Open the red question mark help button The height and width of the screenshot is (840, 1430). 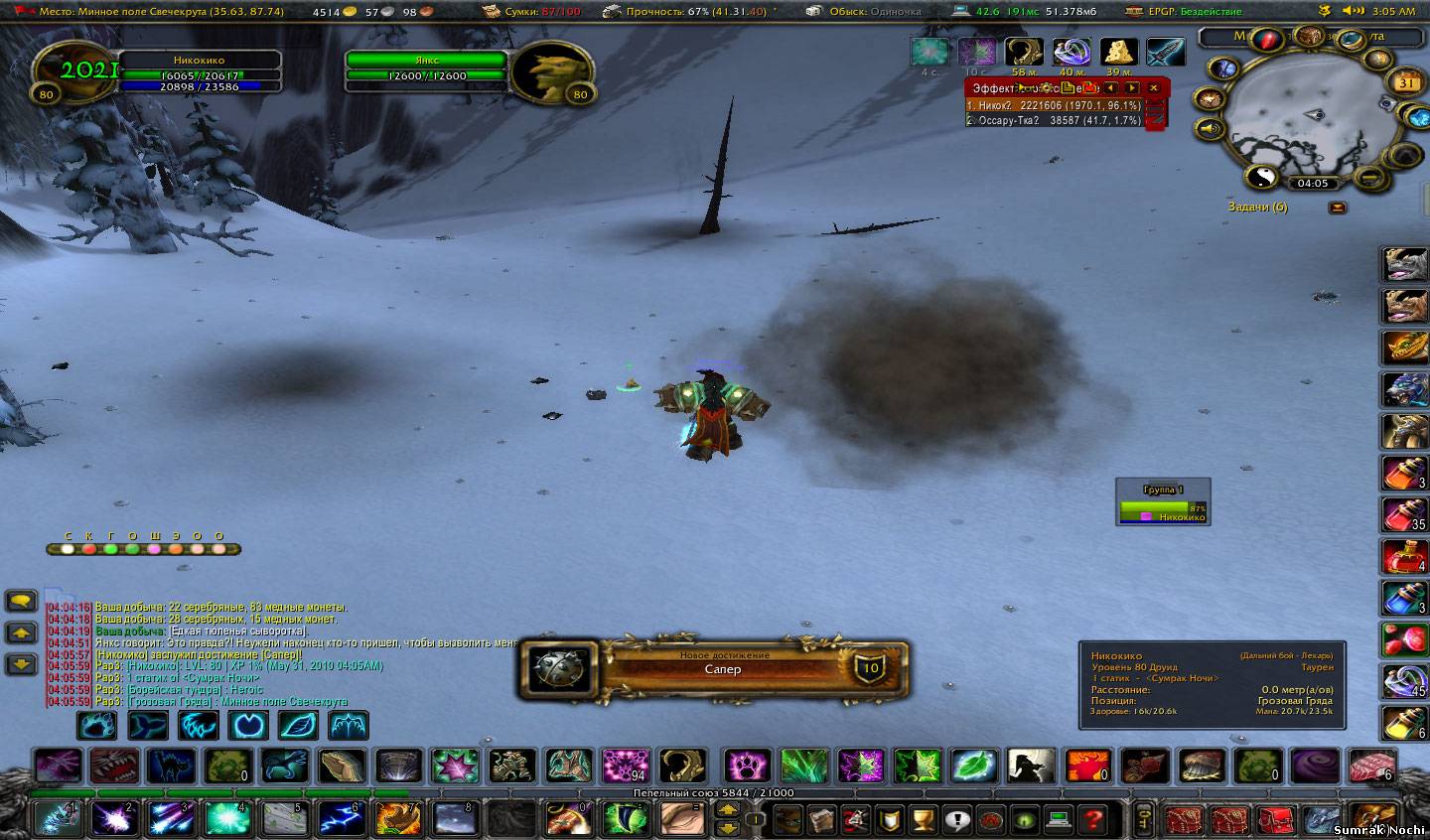pyautogui.click(x=1093, y=819)
